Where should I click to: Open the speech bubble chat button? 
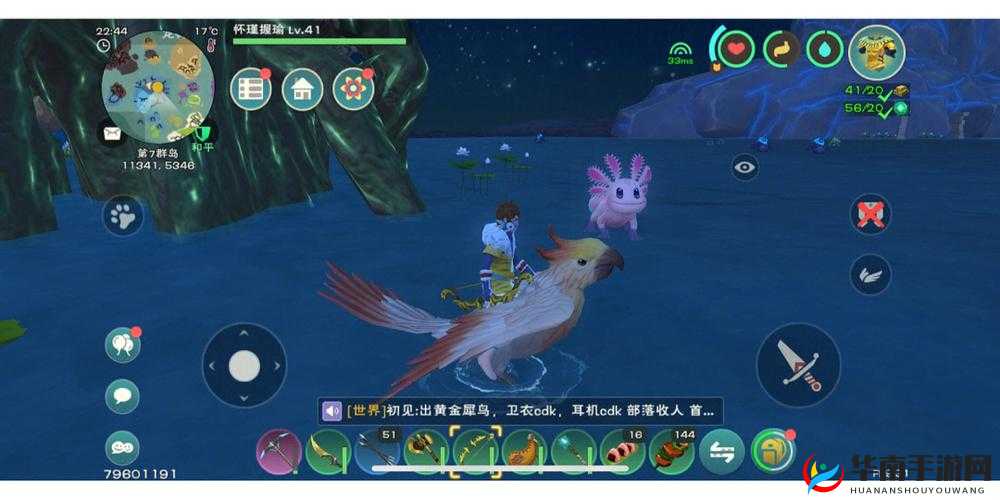[122, 397]
